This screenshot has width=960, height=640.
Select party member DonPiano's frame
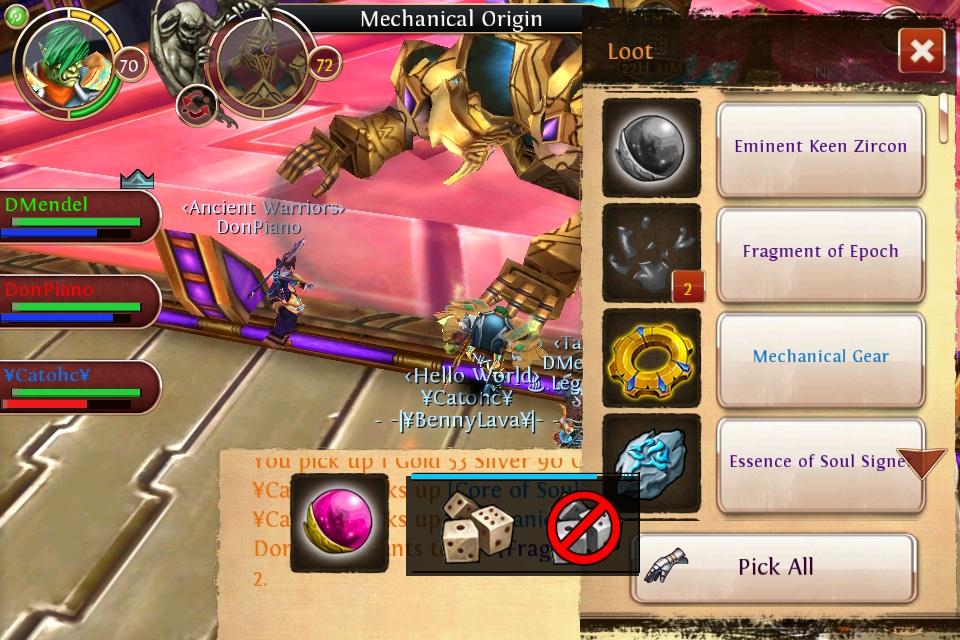[78, 301]
